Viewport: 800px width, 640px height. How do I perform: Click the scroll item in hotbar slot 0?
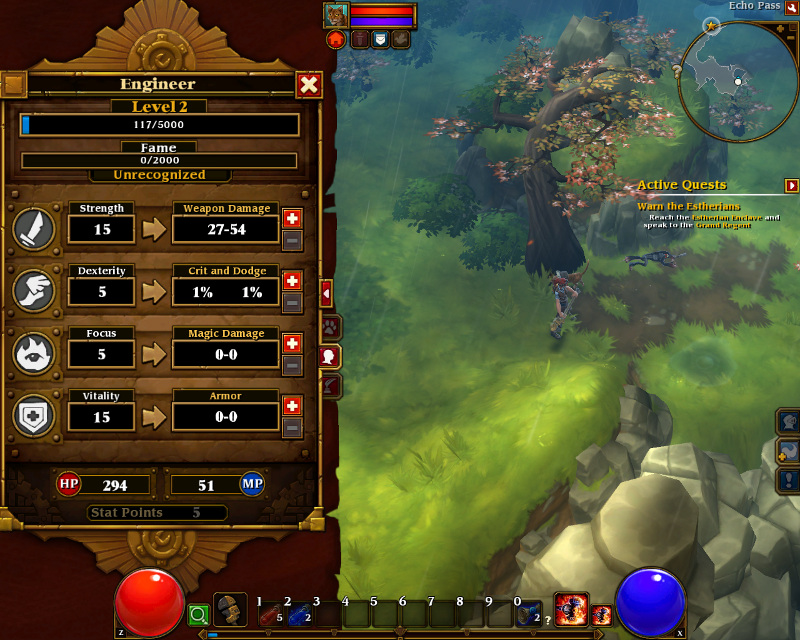(x=529, y=613)
